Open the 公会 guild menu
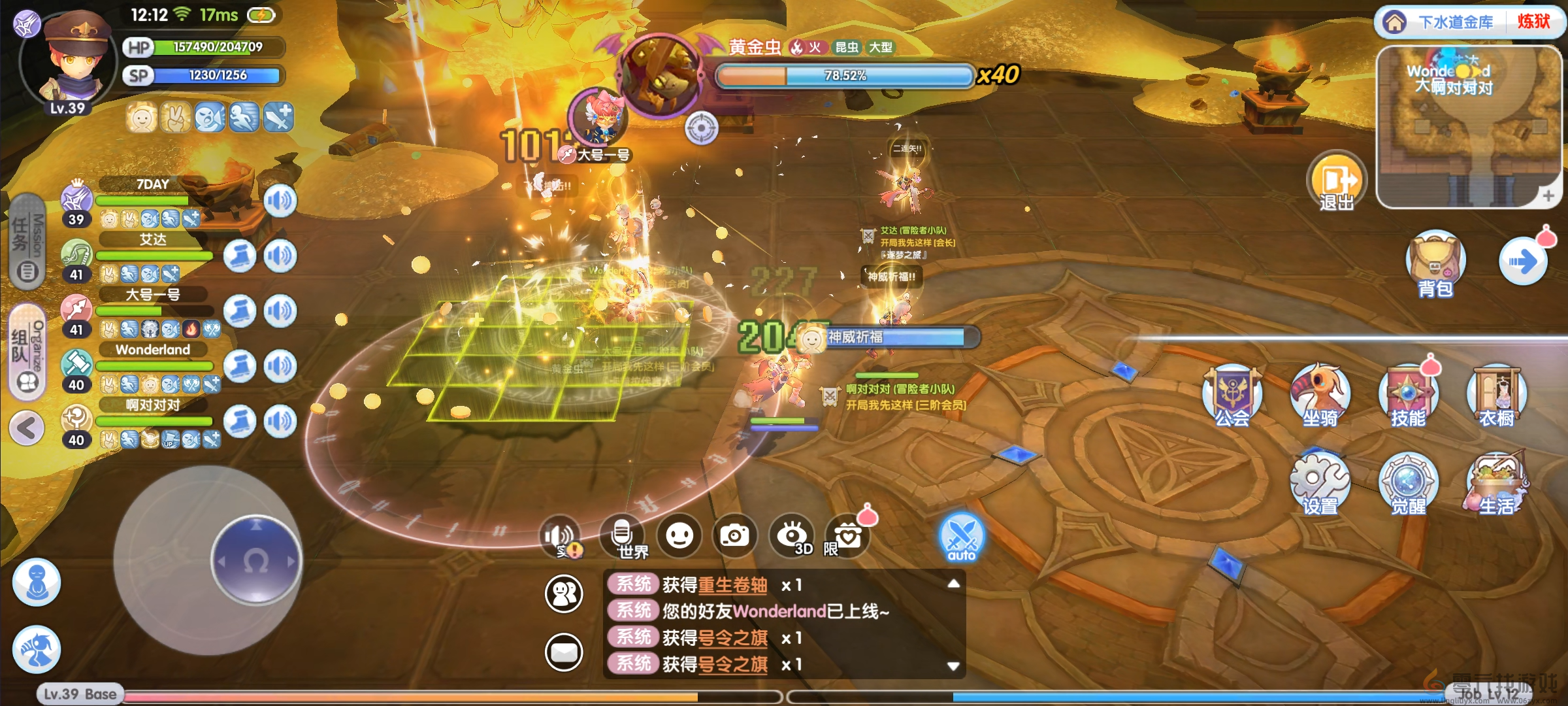Screen dimensions: 1568x706 [x=1232, y=396]
